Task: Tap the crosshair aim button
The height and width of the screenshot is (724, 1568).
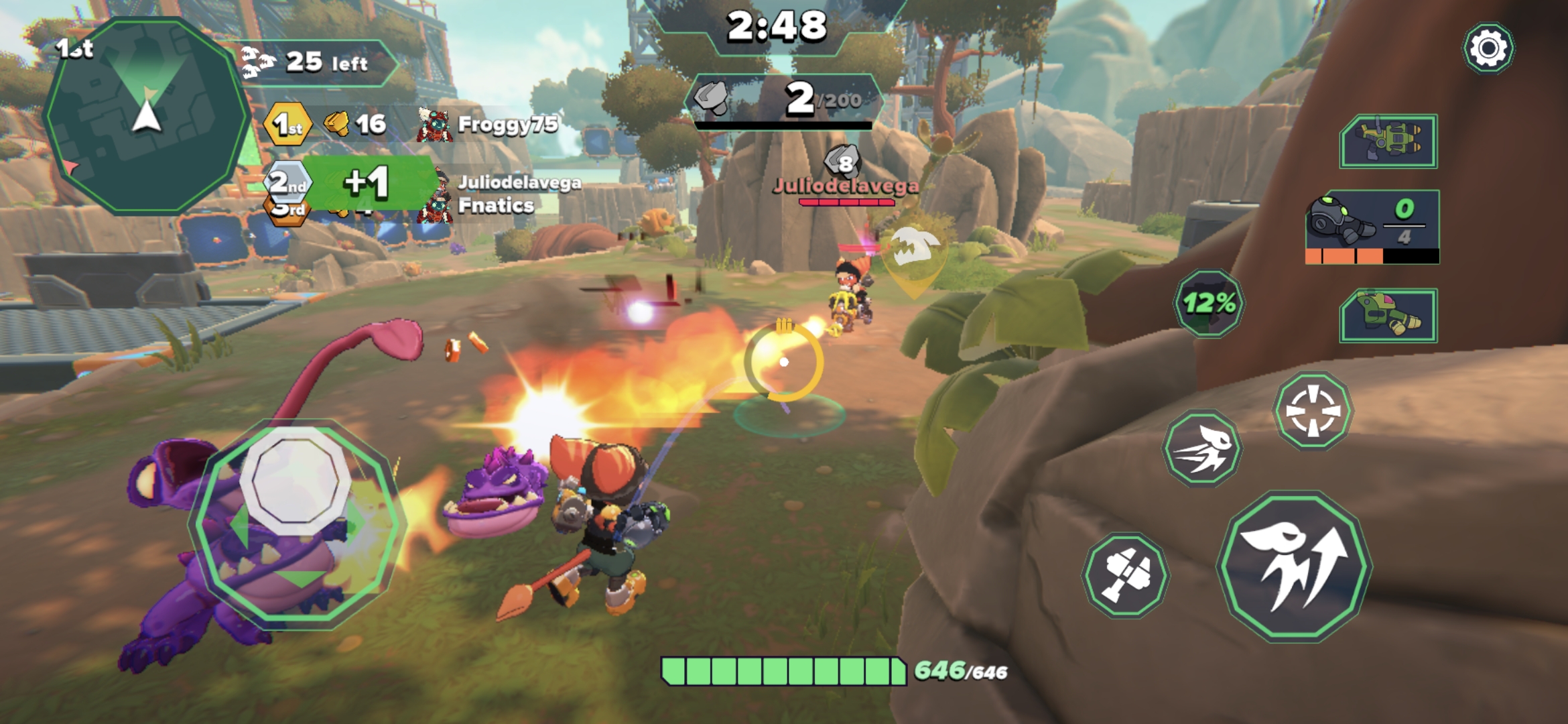Action: [1313, 411]
